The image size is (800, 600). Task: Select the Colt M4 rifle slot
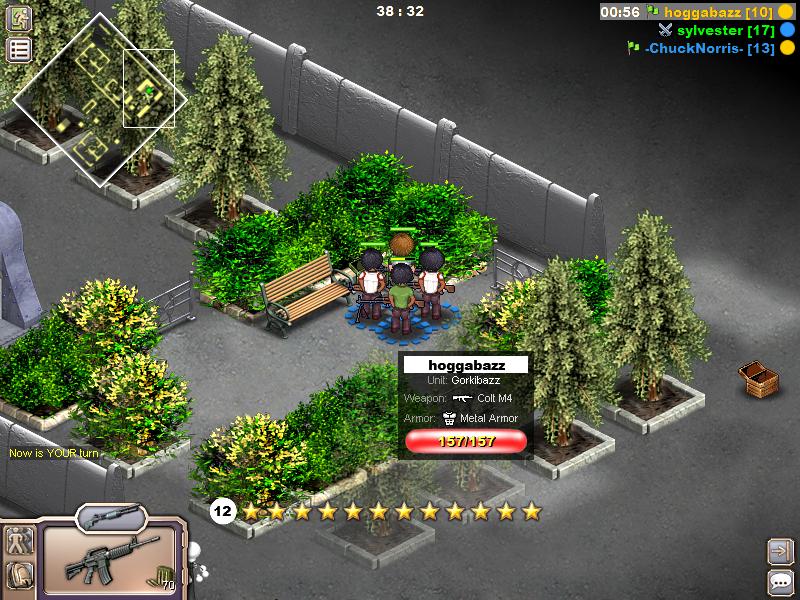coord(111,558)
